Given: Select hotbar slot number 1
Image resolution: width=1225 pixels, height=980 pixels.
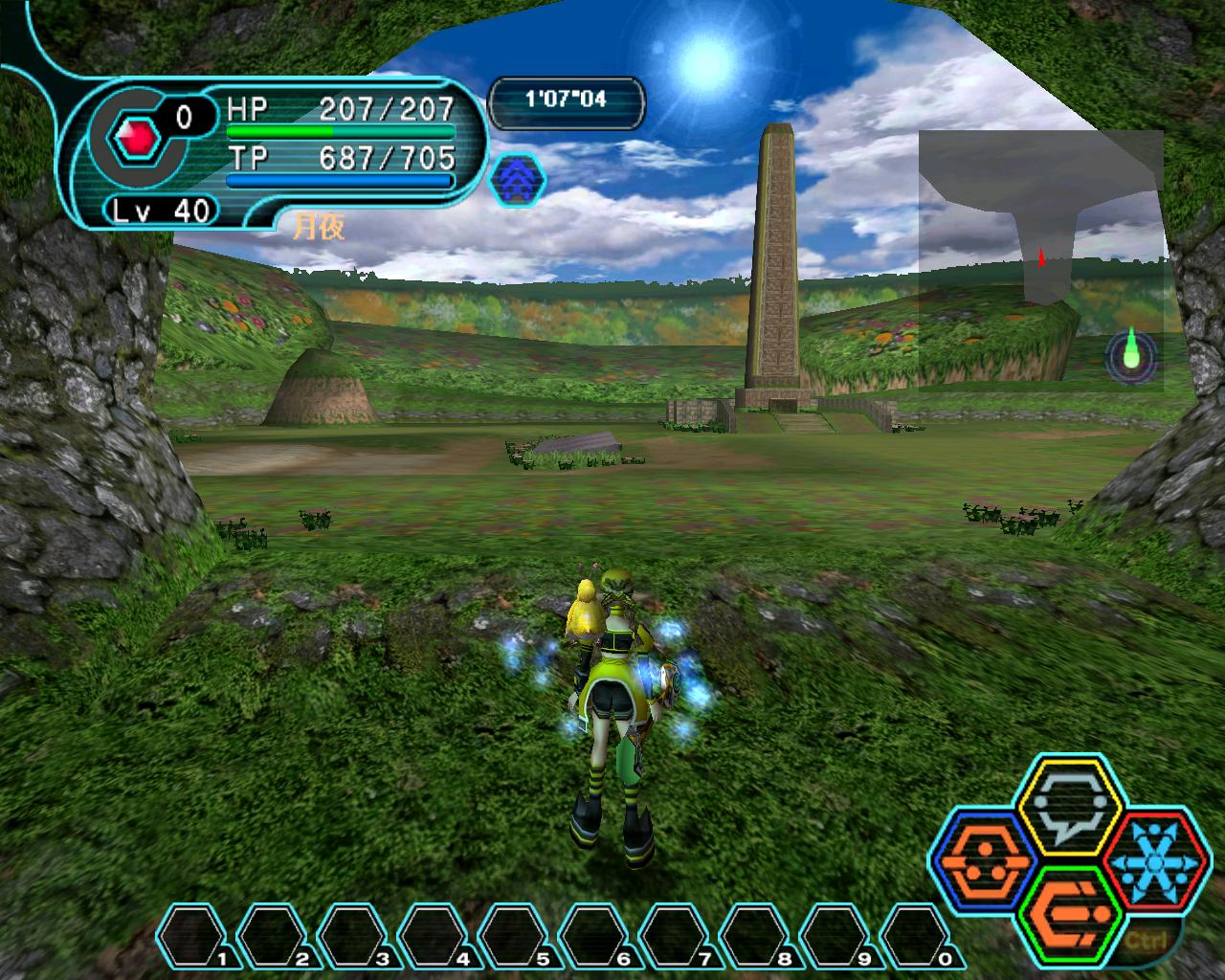Looking at the screenshot, I should click(x=193, y=937).
